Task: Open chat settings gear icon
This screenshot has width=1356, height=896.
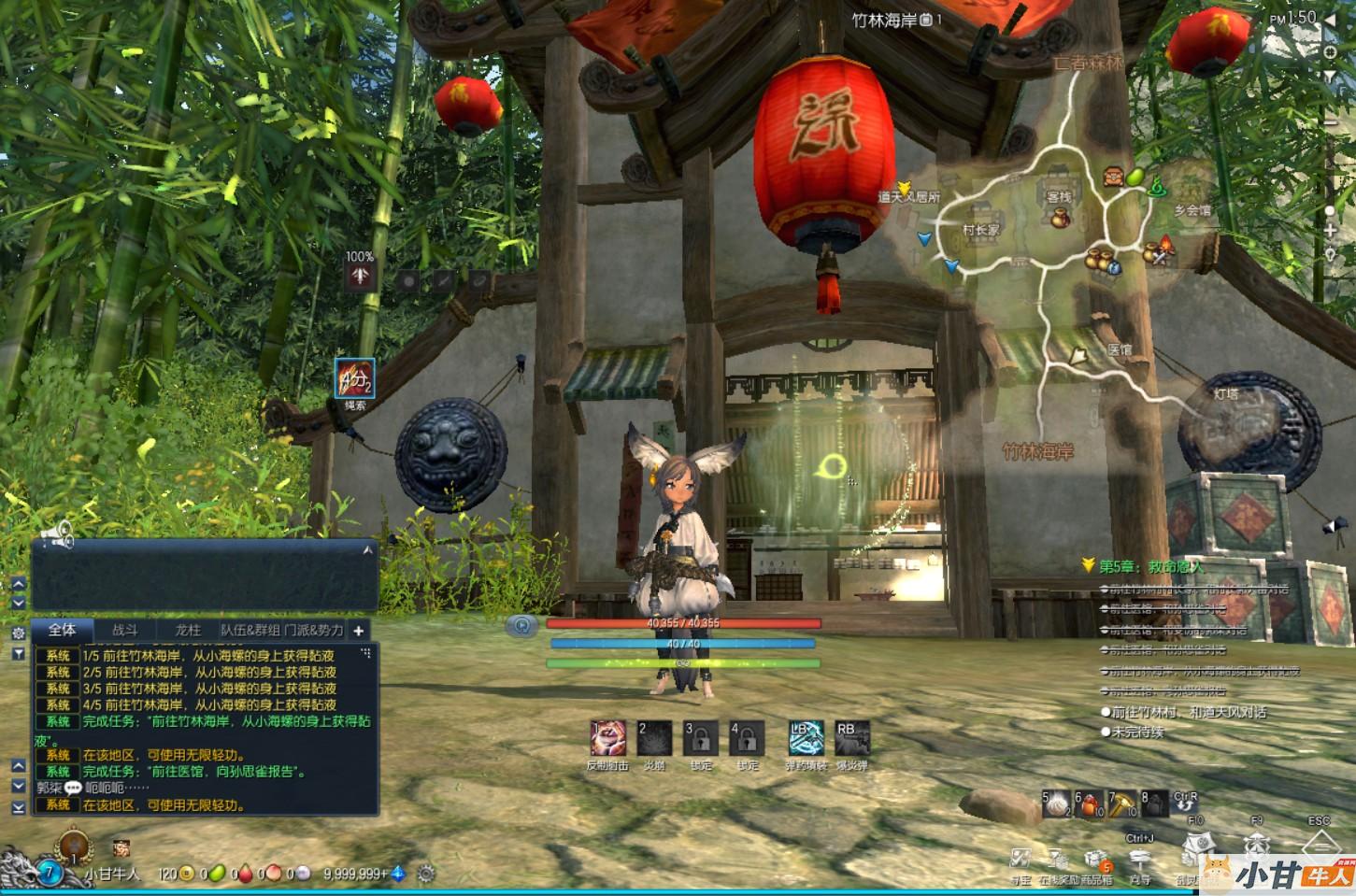Action: click(x=18, y=633)
